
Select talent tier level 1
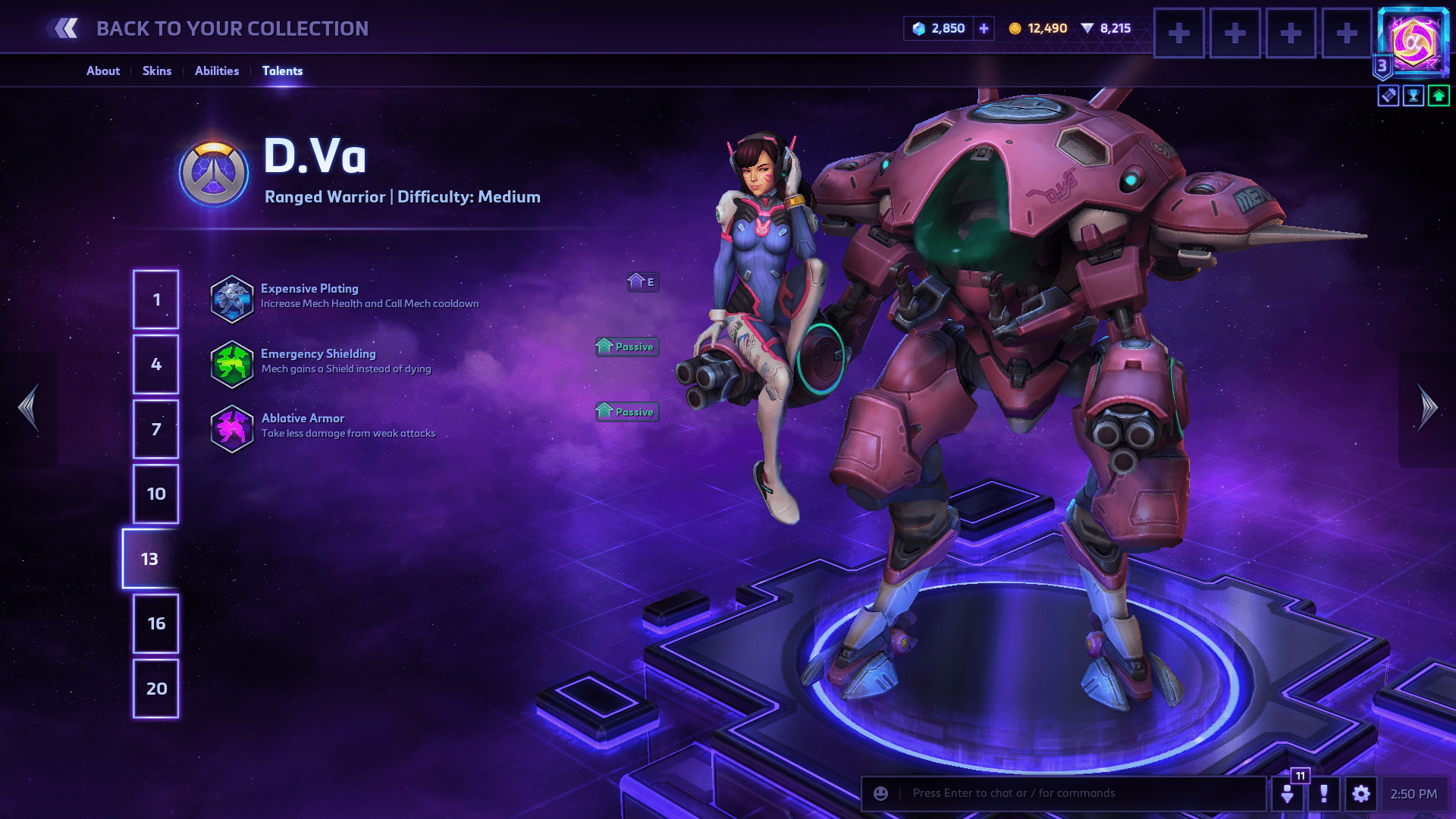[x=156, y=300]
